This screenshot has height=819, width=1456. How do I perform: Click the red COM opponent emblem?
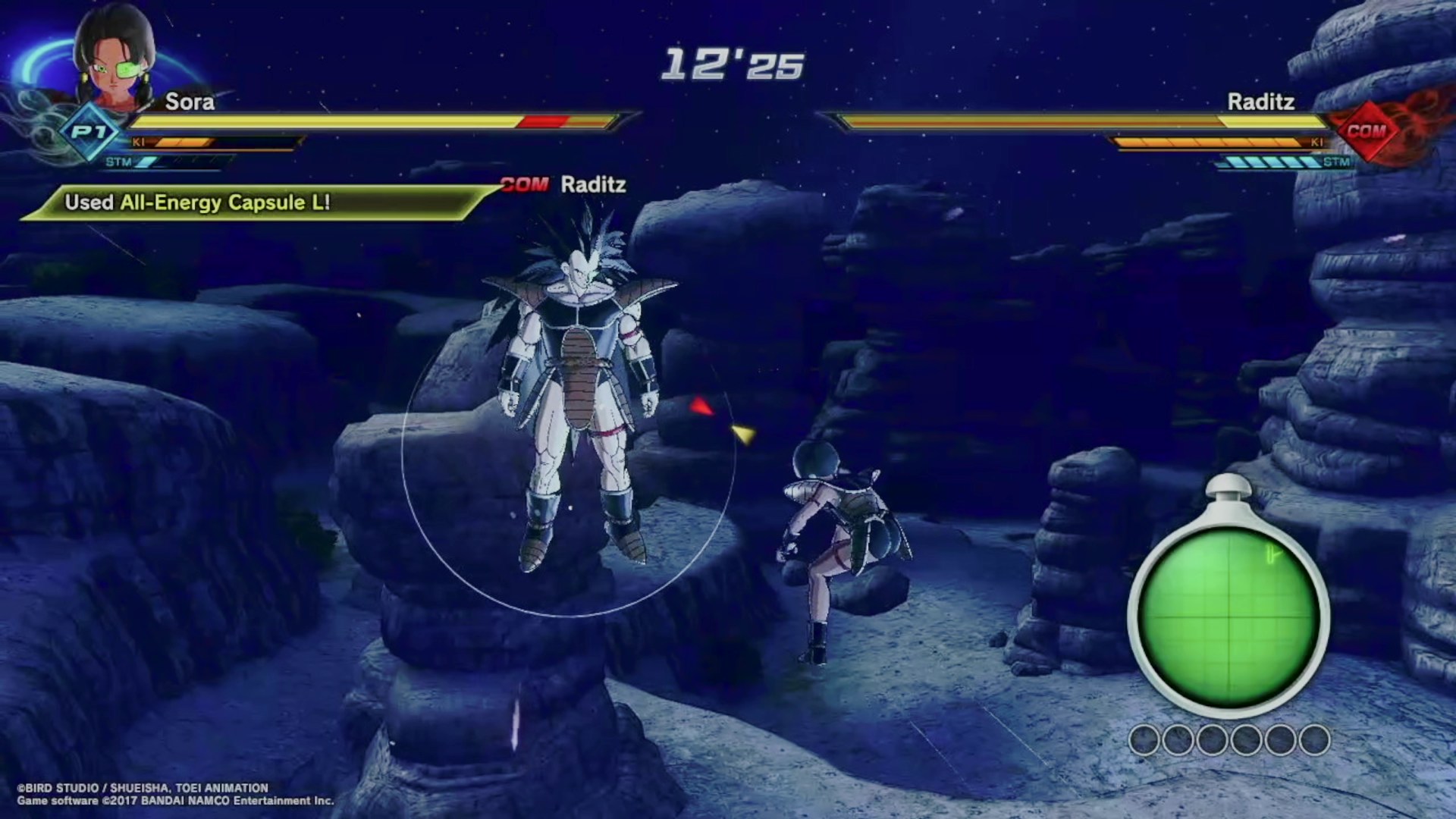1367,131
